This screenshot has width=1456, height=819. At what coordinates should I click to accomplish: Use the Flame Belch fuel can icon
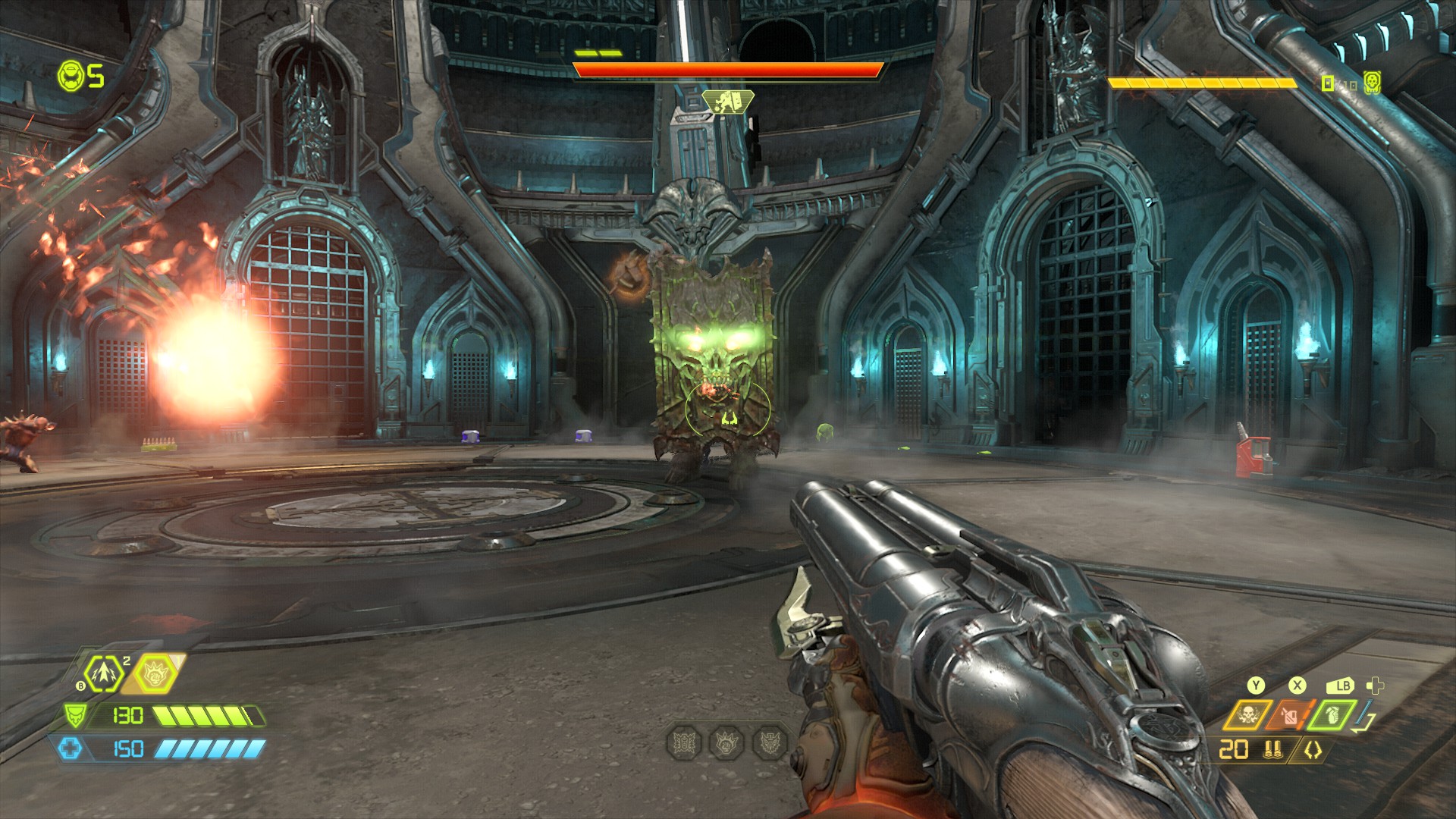point(1290,714)
